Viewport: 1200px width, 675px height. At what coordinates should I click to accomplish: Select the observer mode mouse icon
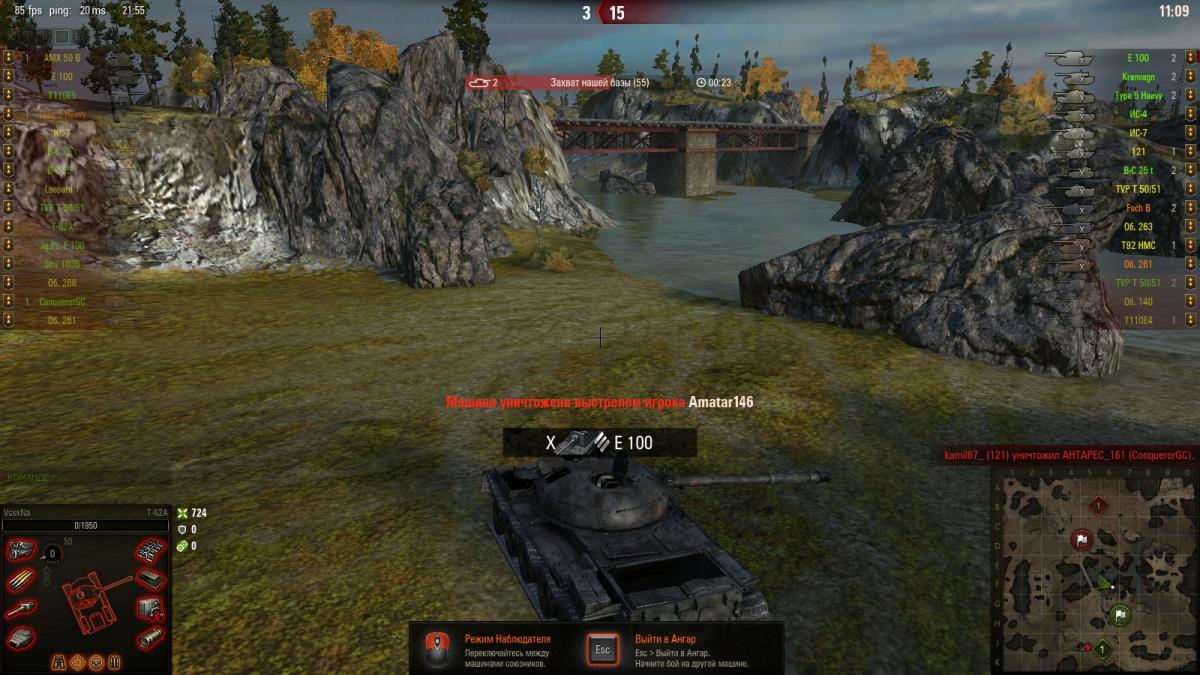tap(436, 648)
